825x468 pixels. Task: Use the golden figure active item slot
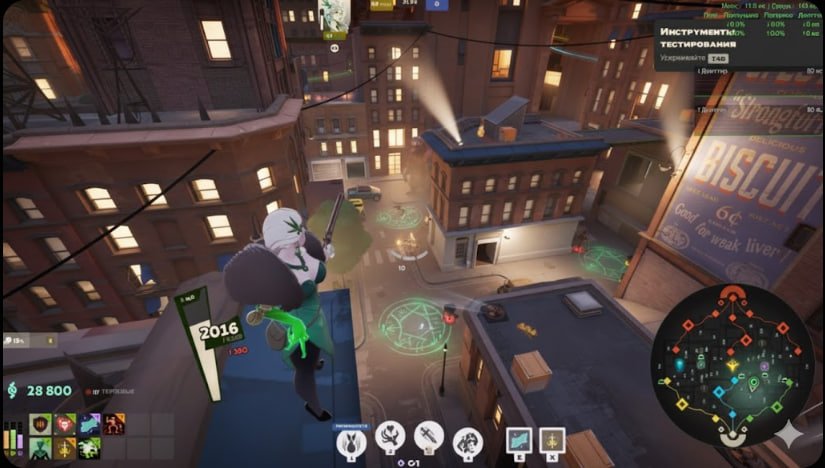(552, 440)
